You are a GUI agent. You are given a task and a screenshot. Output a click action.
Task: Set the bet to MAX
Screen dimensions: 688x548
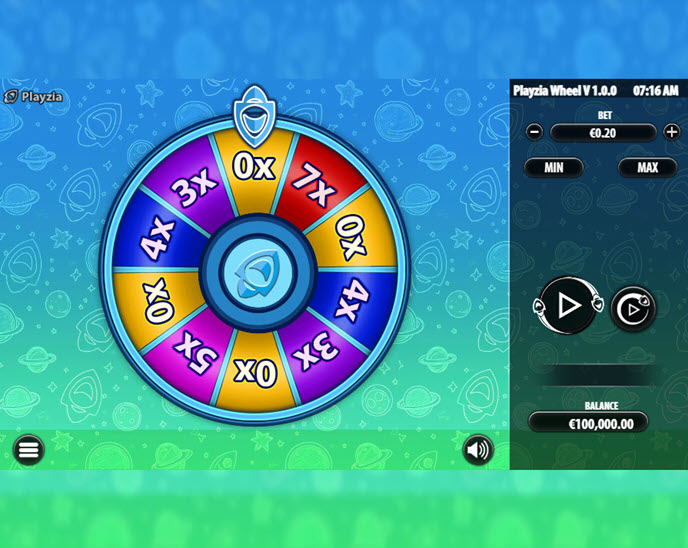tap(647, 167)
